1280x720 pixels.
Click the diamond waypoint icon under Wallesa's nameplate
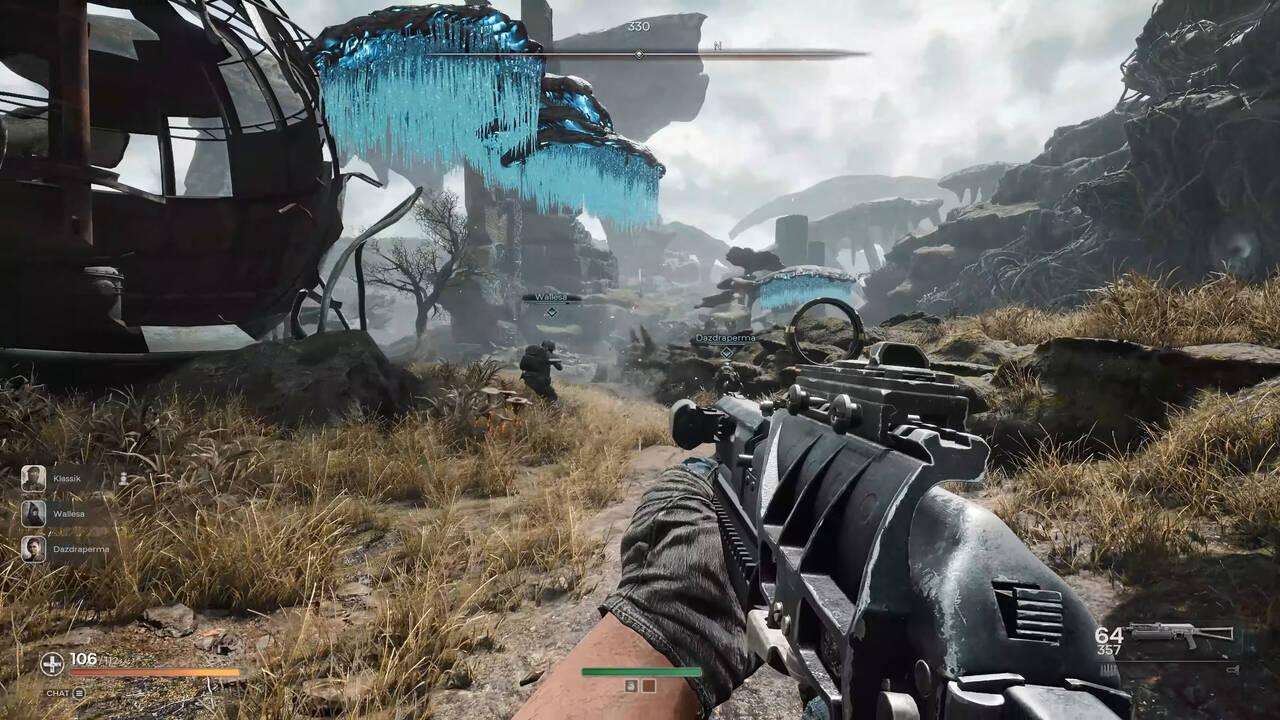pyautogui.click(x=550, y=313)
